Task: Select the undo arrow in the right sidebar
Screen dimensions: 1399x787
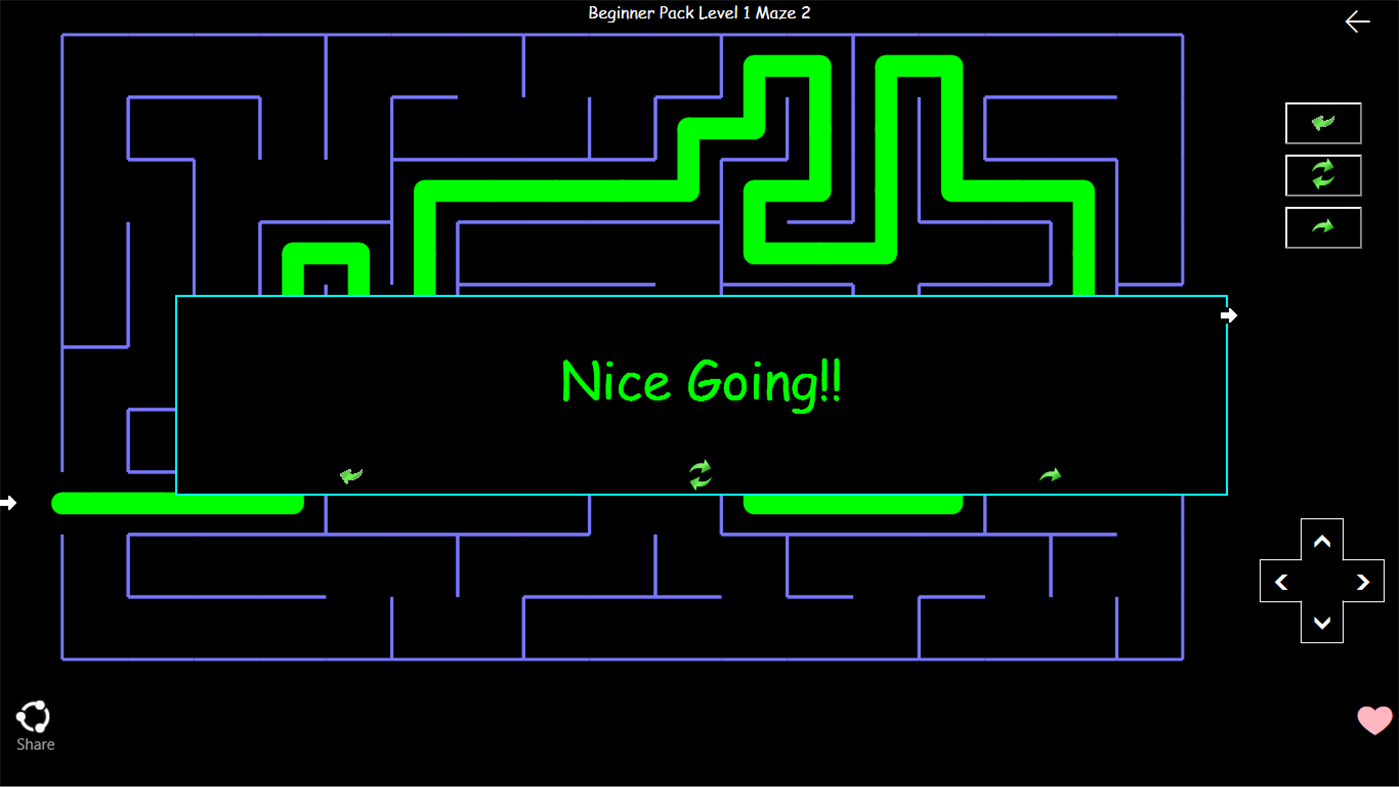Action: click(x=1323, y=123)
